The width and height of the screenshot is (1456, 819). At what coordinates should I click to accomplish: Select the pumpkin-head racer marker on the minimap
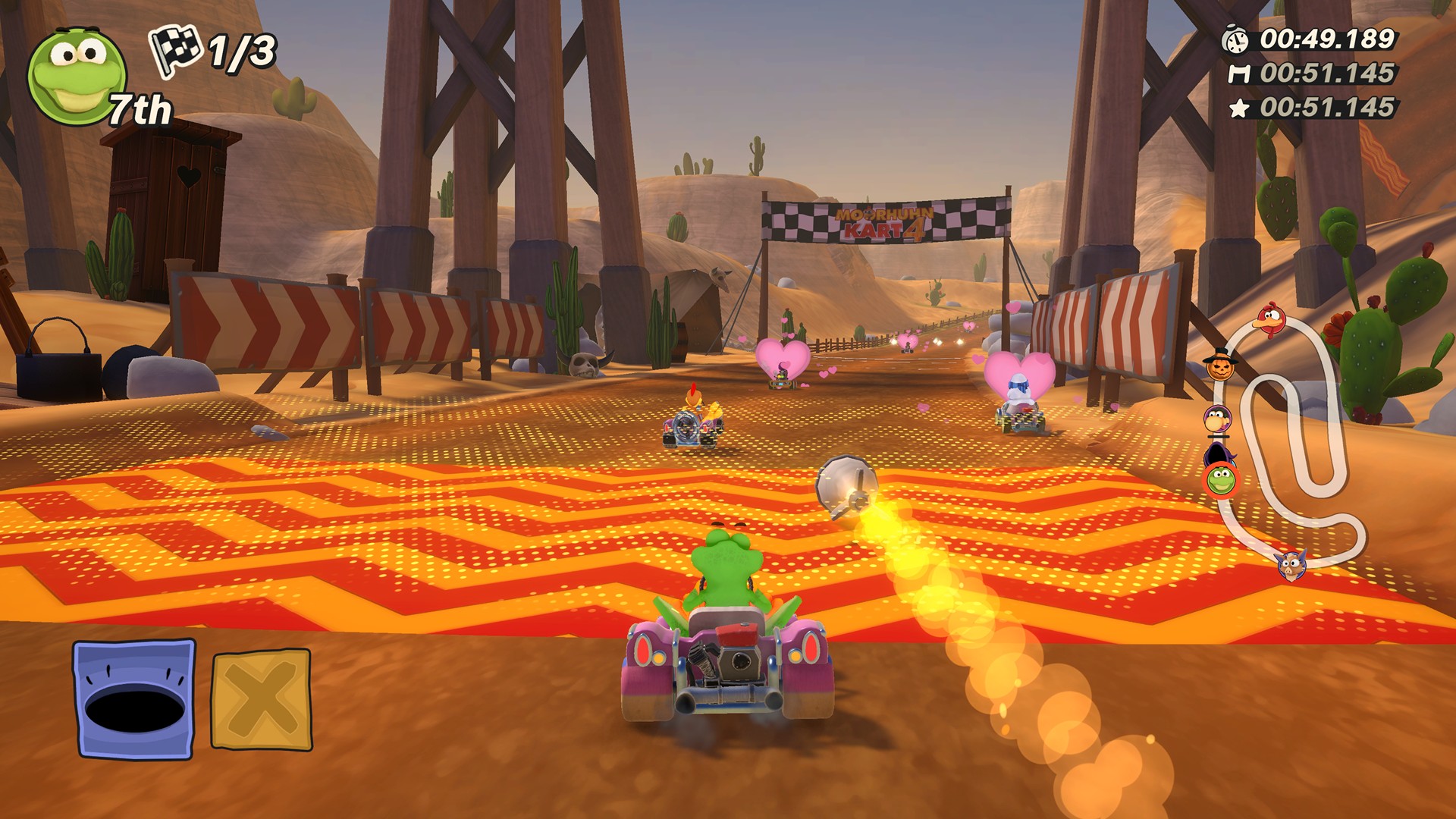[x=1221, y=366]
